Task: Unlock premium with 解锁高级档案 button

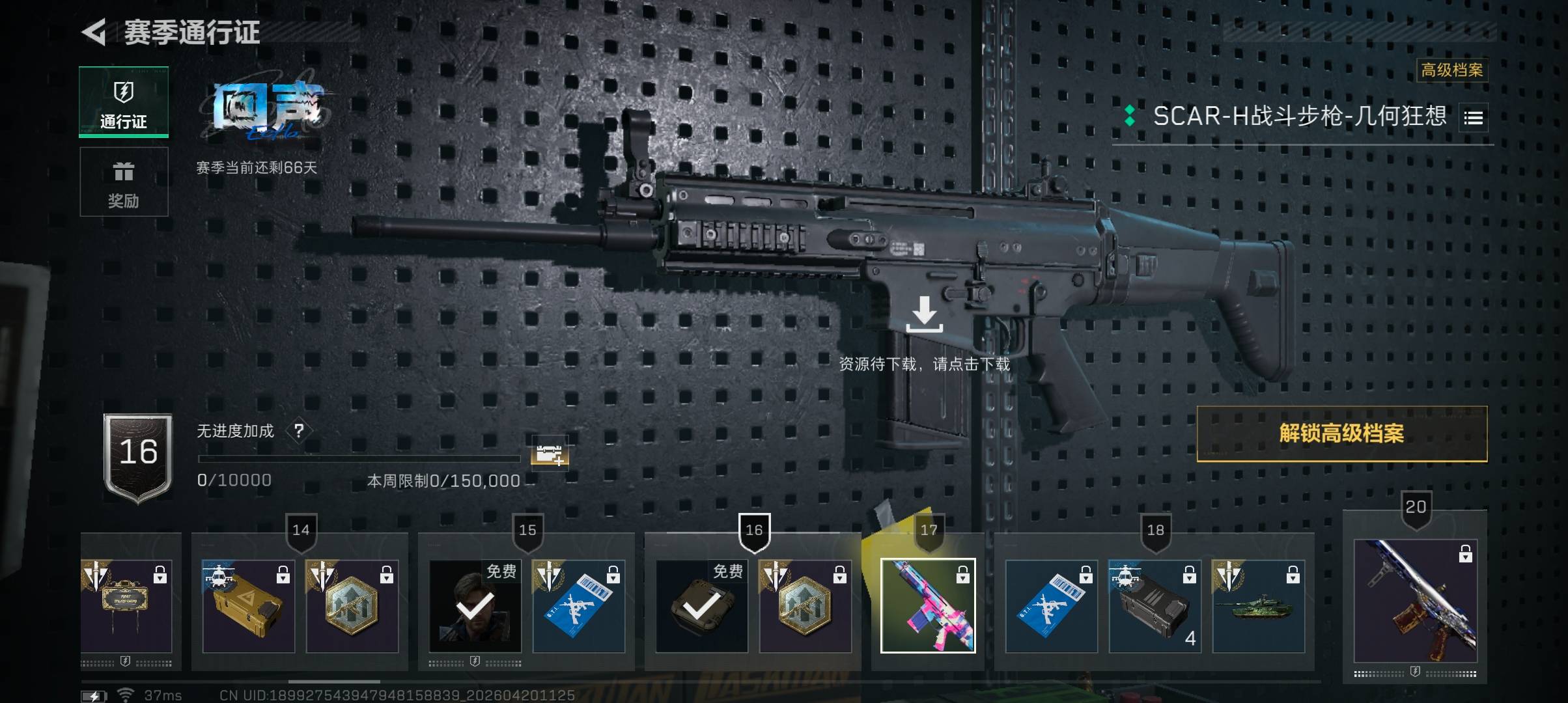Action: [1341, 434]
